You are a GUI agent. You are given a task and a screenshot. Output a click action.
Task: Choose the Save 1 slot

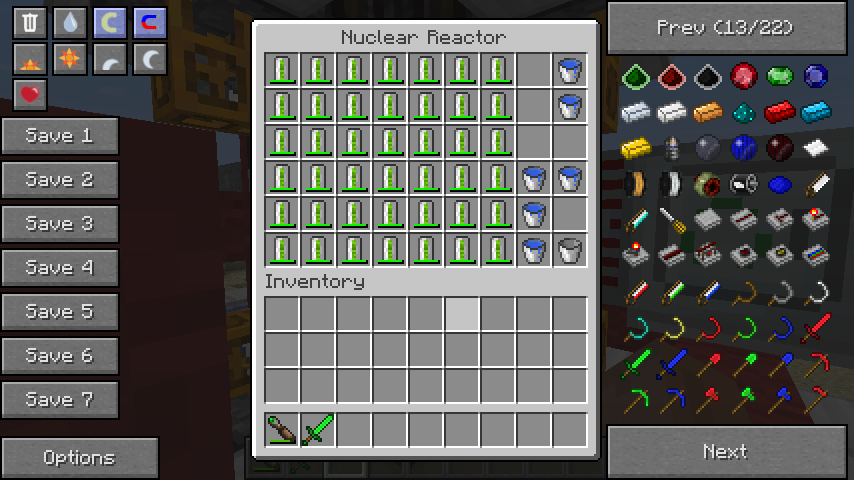59,136
